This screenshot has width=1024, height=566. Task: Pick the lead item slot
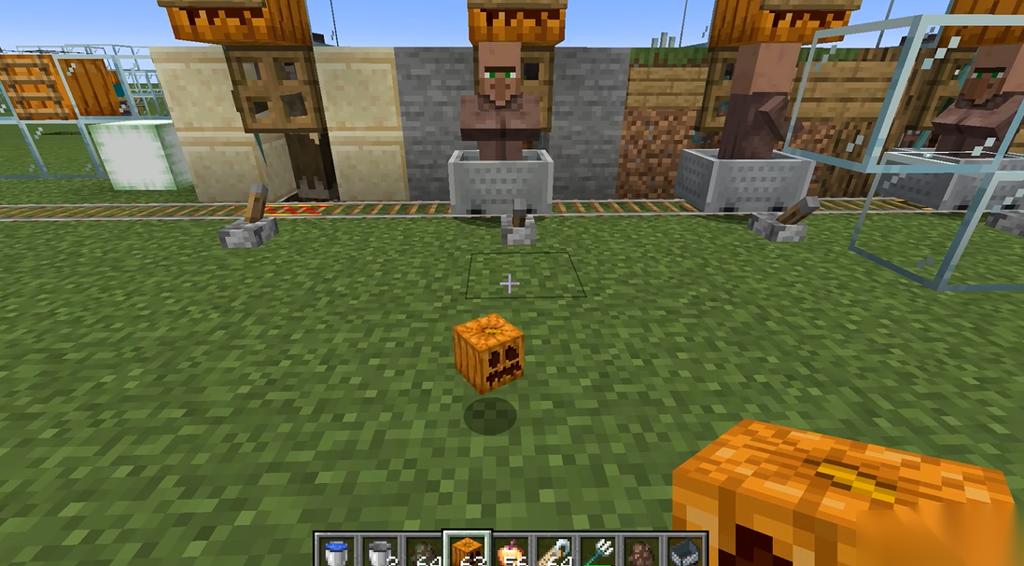pos(554,551)
